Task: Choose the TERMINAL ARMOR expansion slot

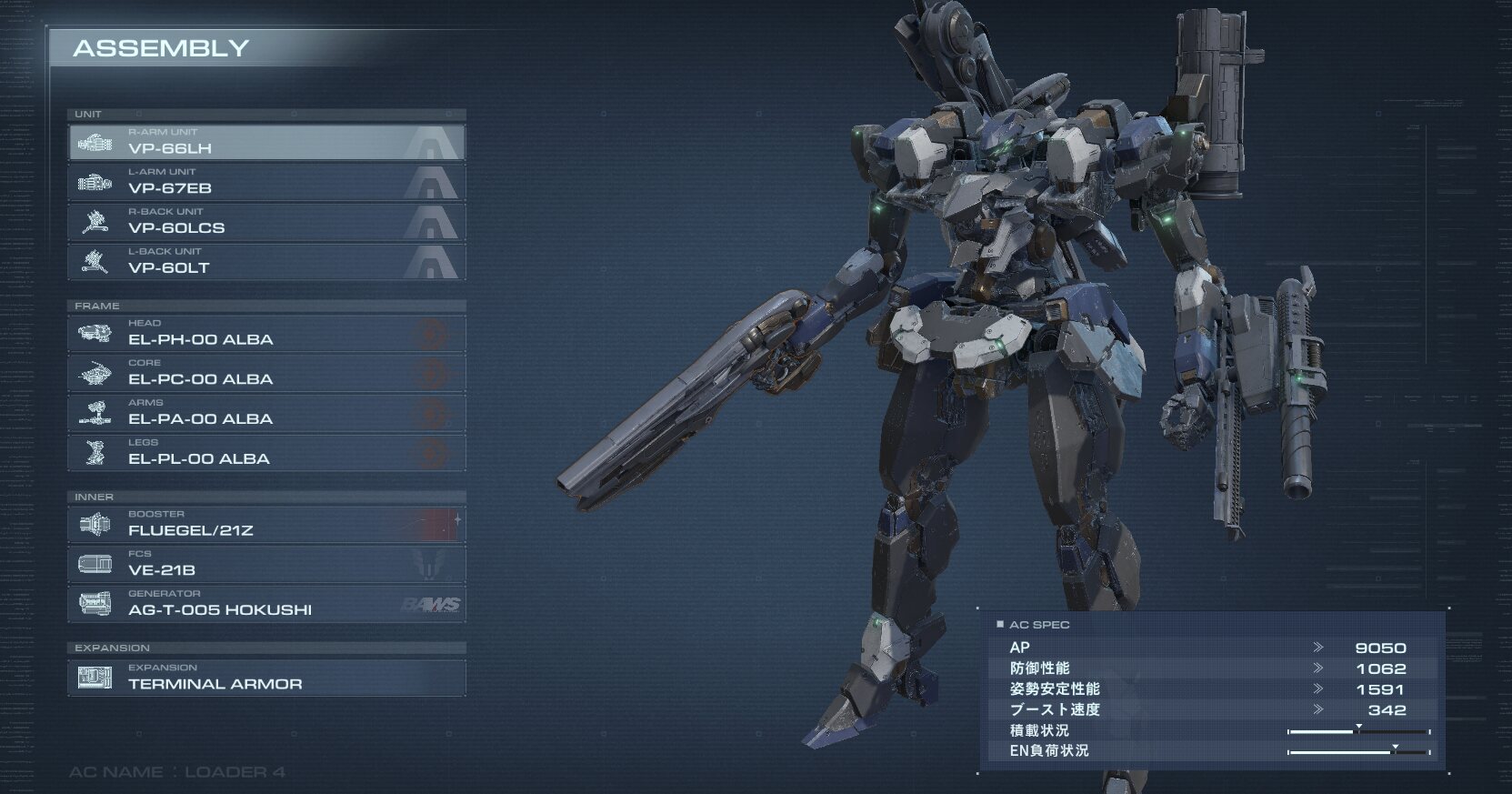Action: (x=266, y=678)
